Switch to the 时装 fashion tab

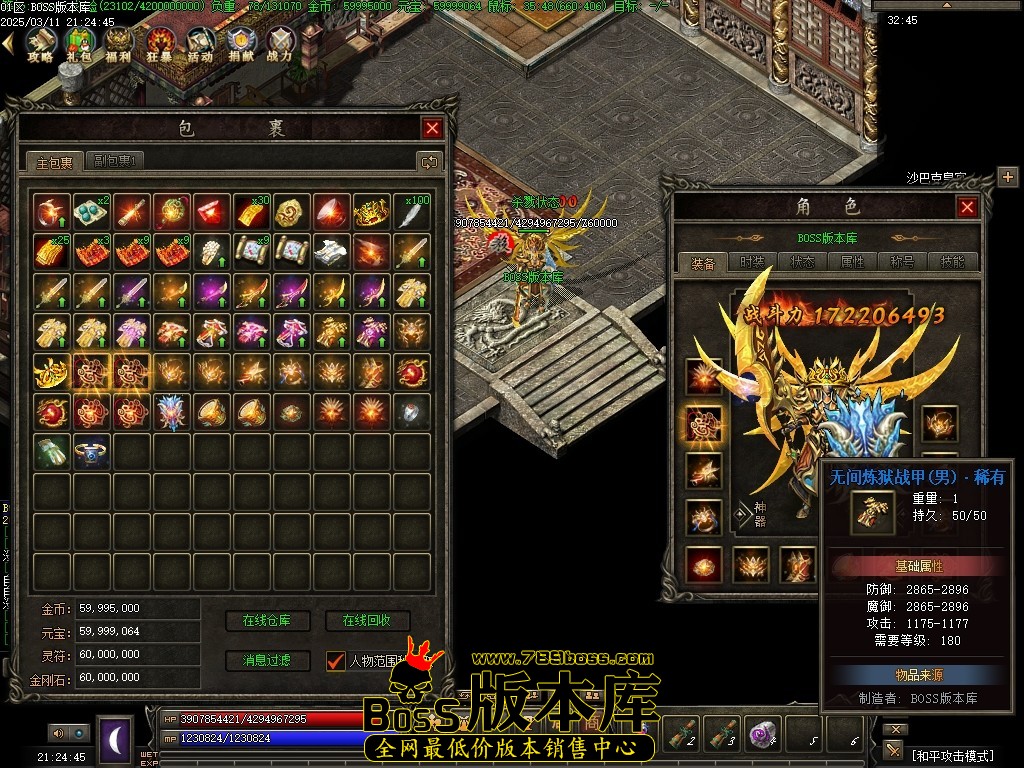(x=753, y=262)
